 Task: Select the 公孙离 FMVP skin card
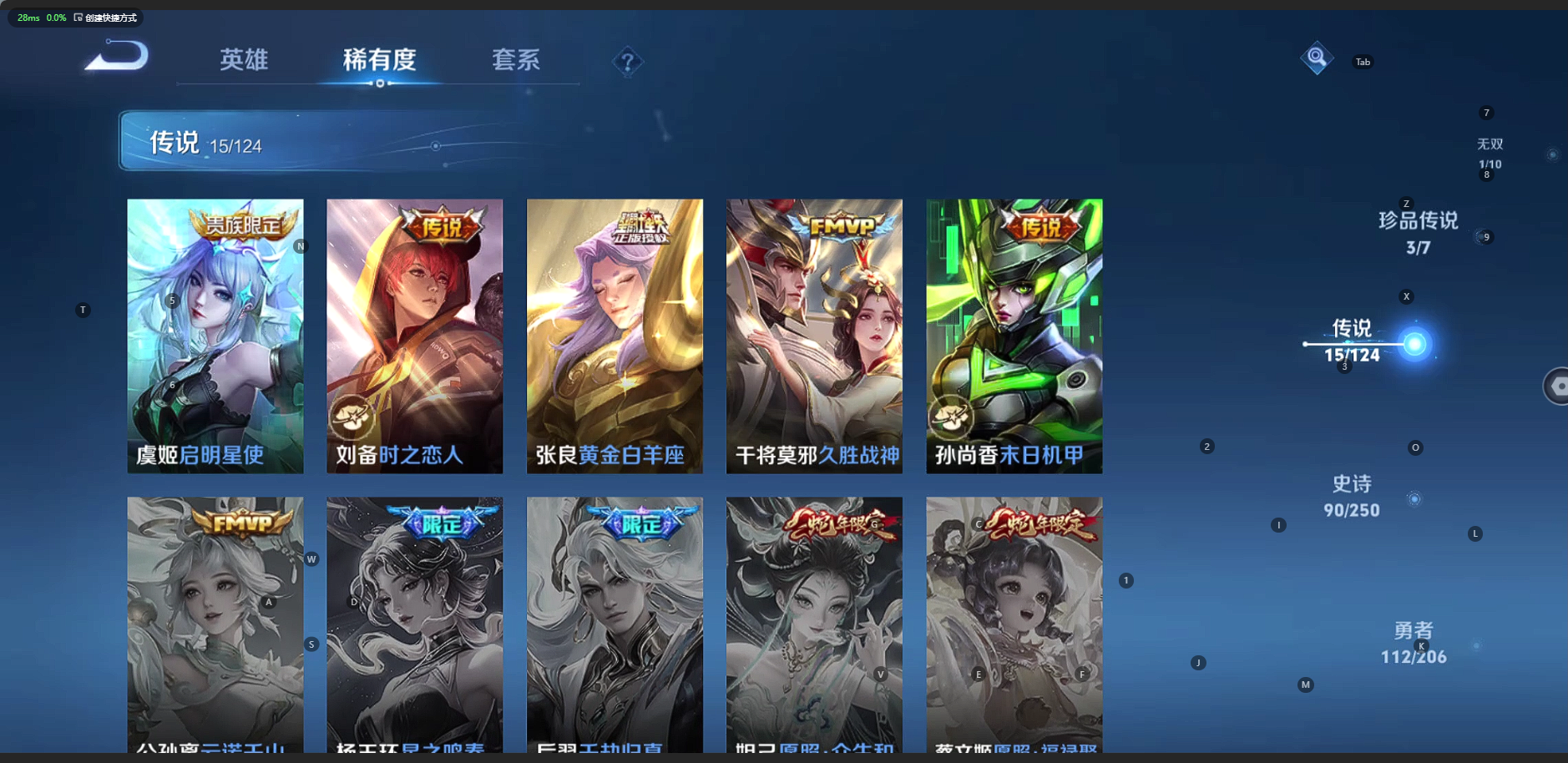pyautogui.click(x=215, y=626)
